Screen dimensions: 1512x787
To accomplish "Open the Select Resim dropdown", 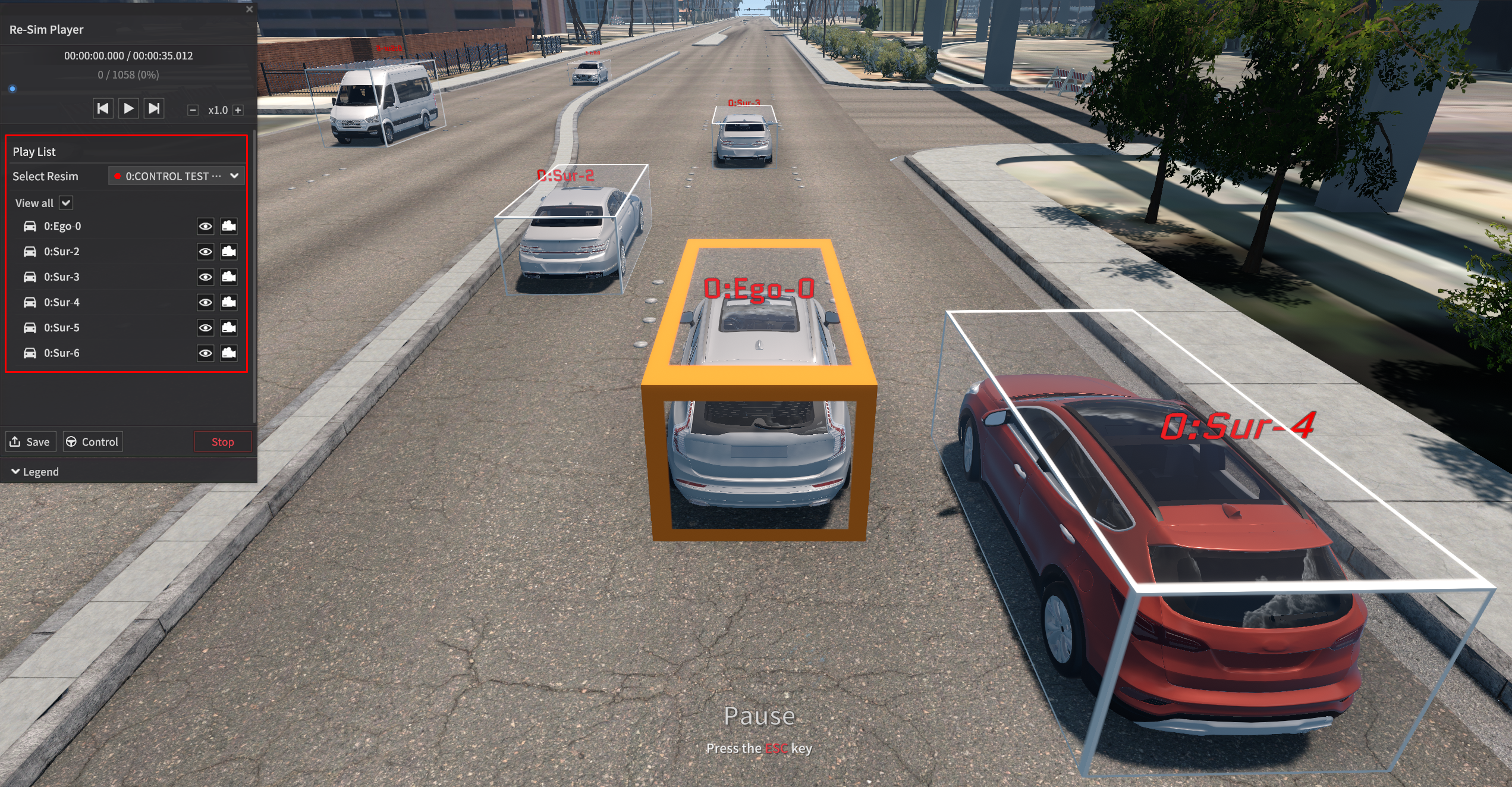I will 177,176.
